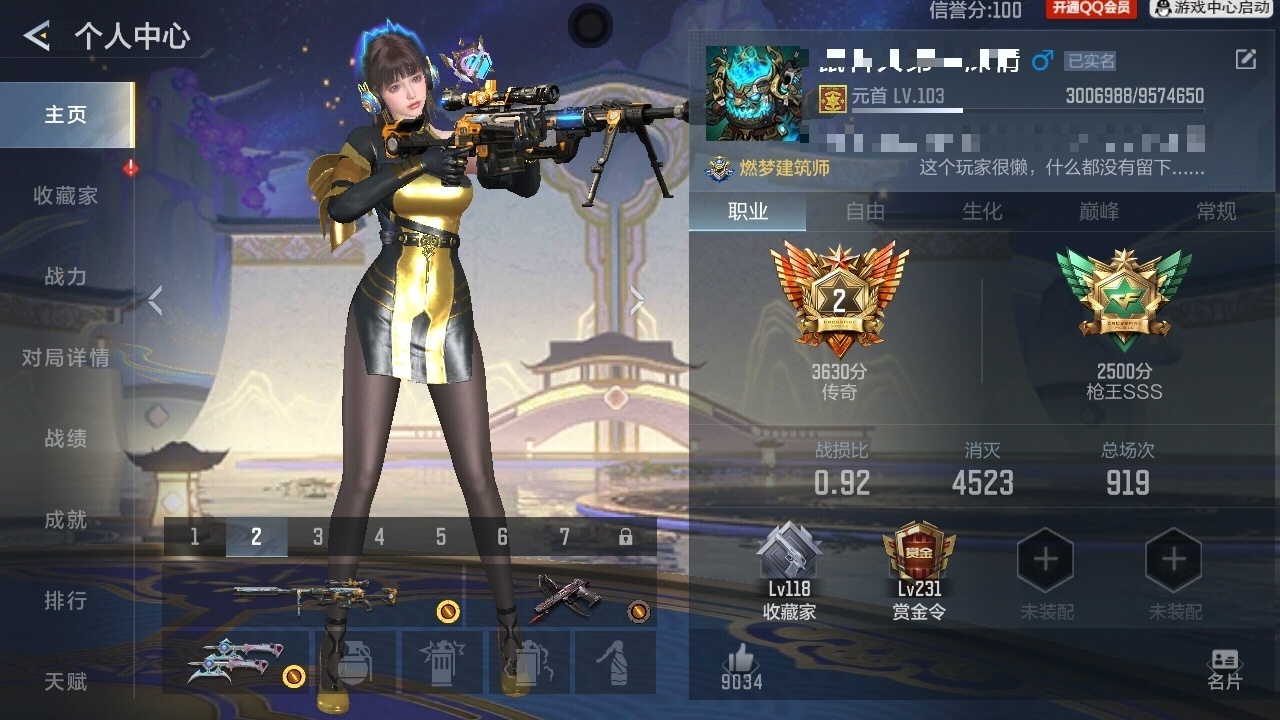
Task: Switch to the 自由 stats tab
Action: [x=865, y=212]
